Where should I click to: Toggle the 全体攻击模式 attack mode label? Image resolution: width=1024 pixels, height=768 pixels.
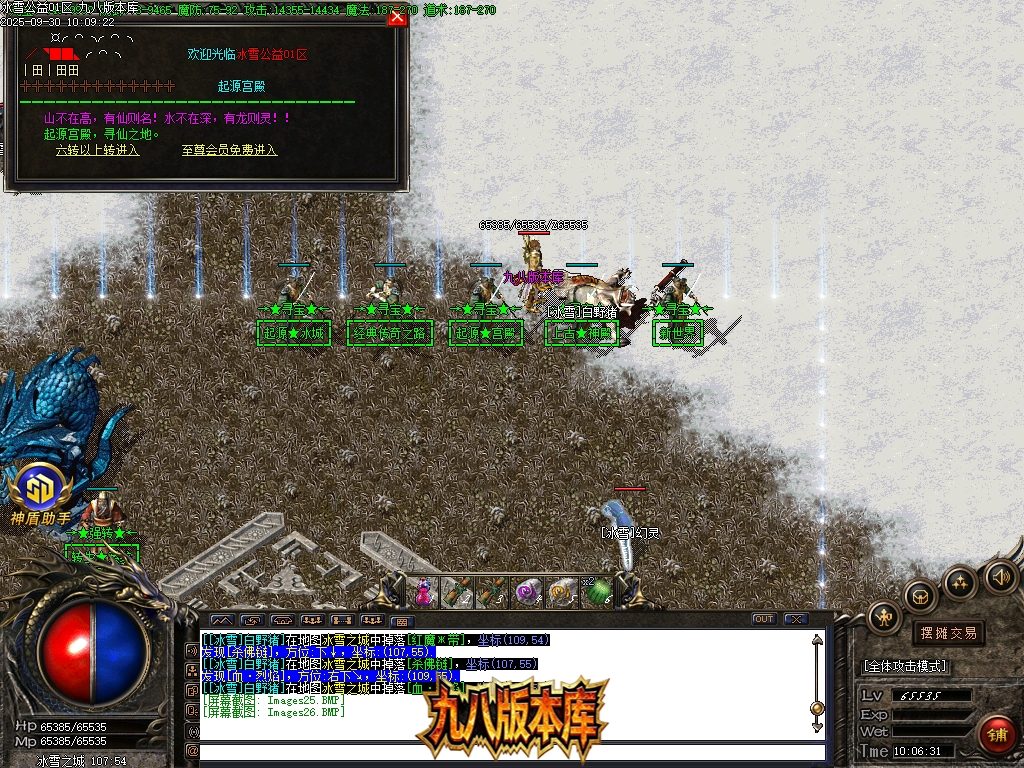click(x=905, y=666)
